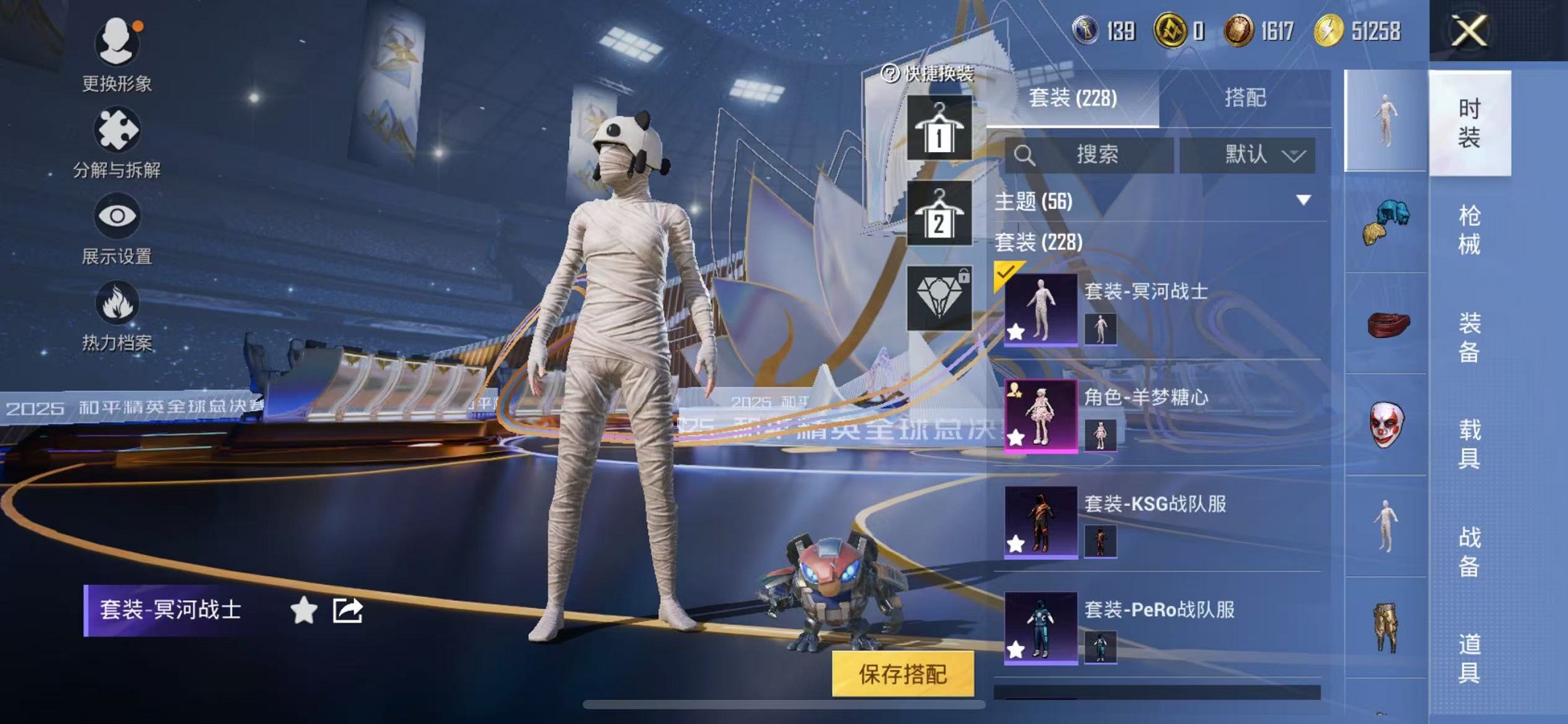Switch to the 搭配 tab
The height and width of the screenshot is (724, 1568).
pos(1244,98)
